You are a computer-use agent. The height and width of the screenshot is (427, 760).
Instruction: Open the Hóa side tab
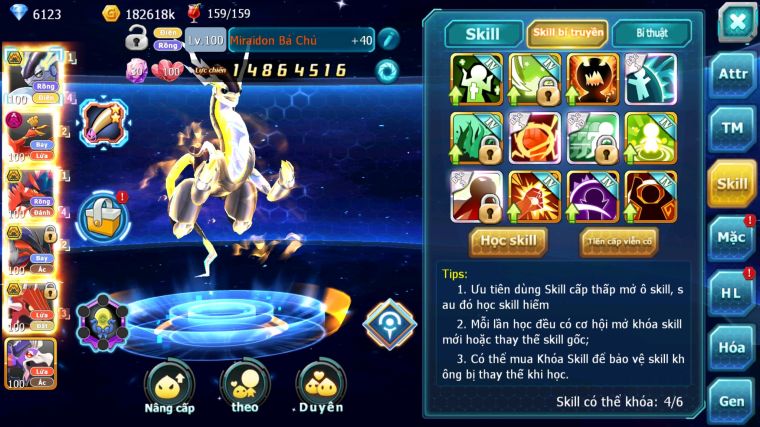(732, 347)
